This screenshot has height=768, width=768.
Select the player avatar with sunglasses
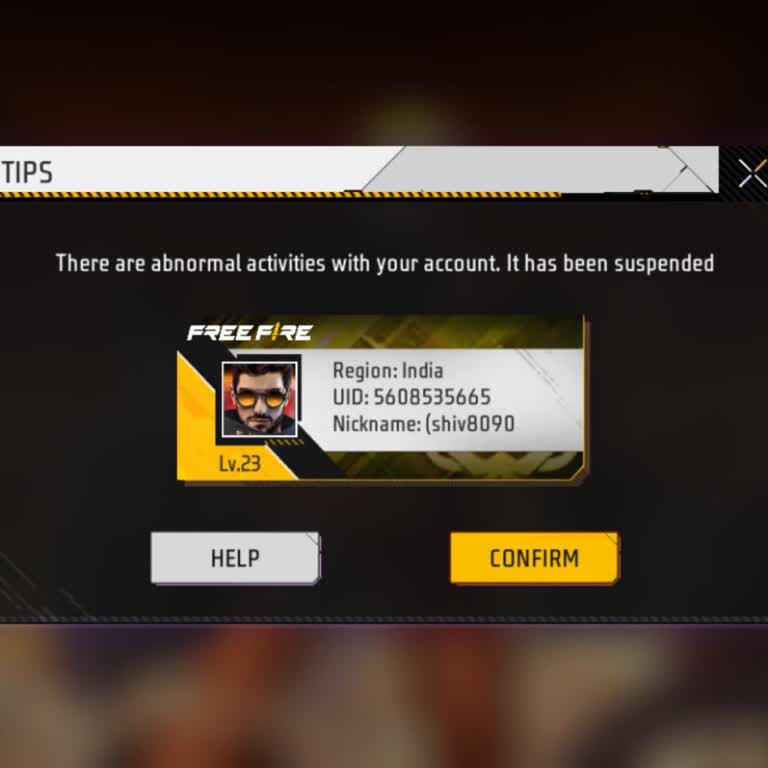click(259, 399)
